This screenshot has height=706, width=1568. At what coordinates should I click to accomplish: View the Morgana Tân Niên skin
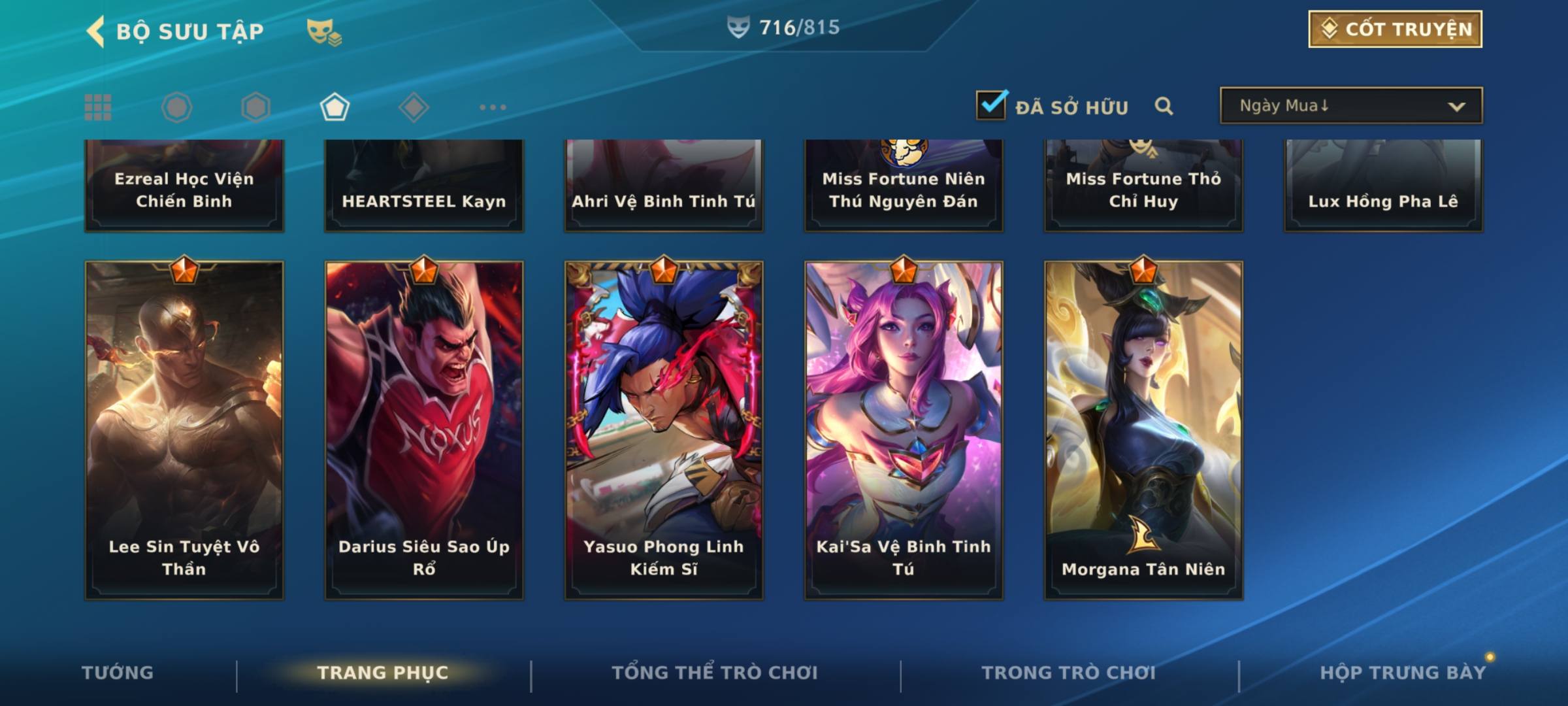pyautogui.click(x=1143, y=430)
